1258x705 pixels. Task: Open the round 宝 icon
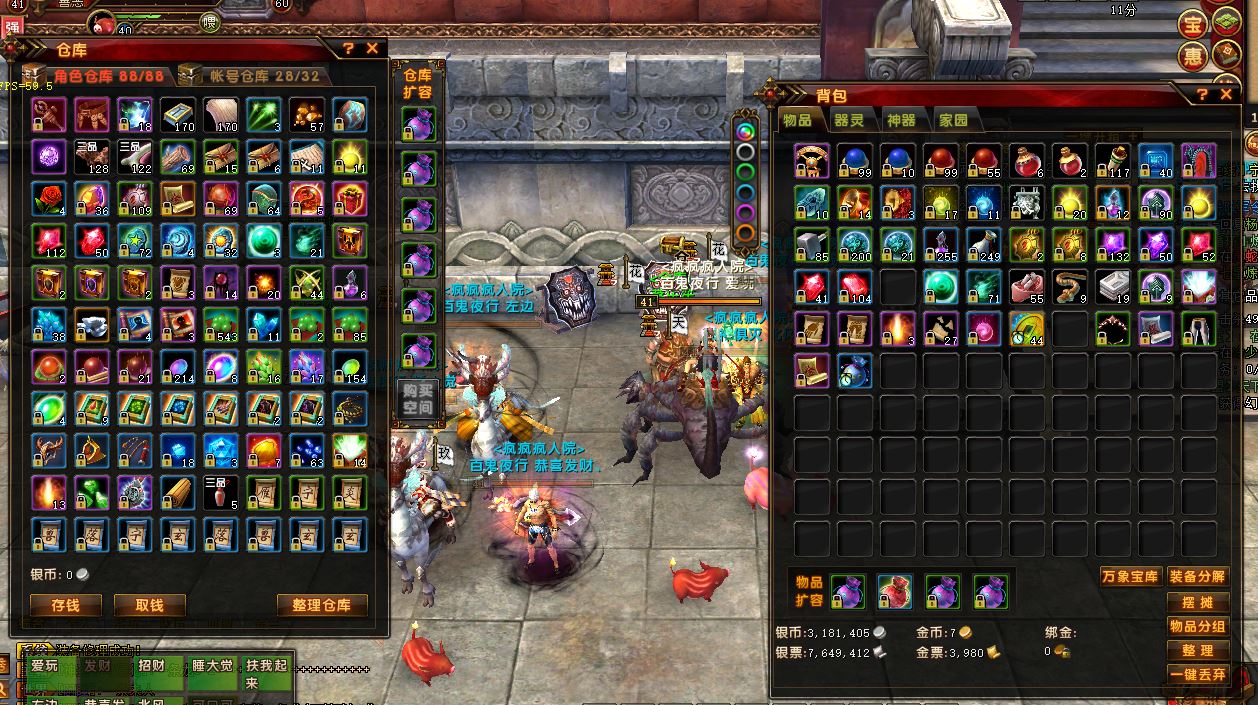point(1192,24)
